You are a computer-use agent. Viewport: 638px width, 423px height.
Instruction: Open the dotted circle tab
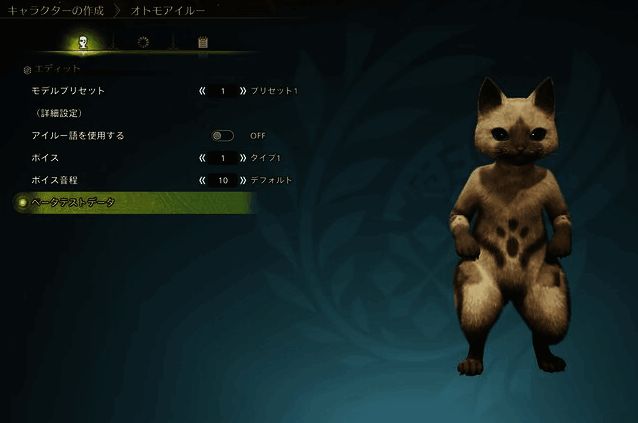(x=143, y=42)
